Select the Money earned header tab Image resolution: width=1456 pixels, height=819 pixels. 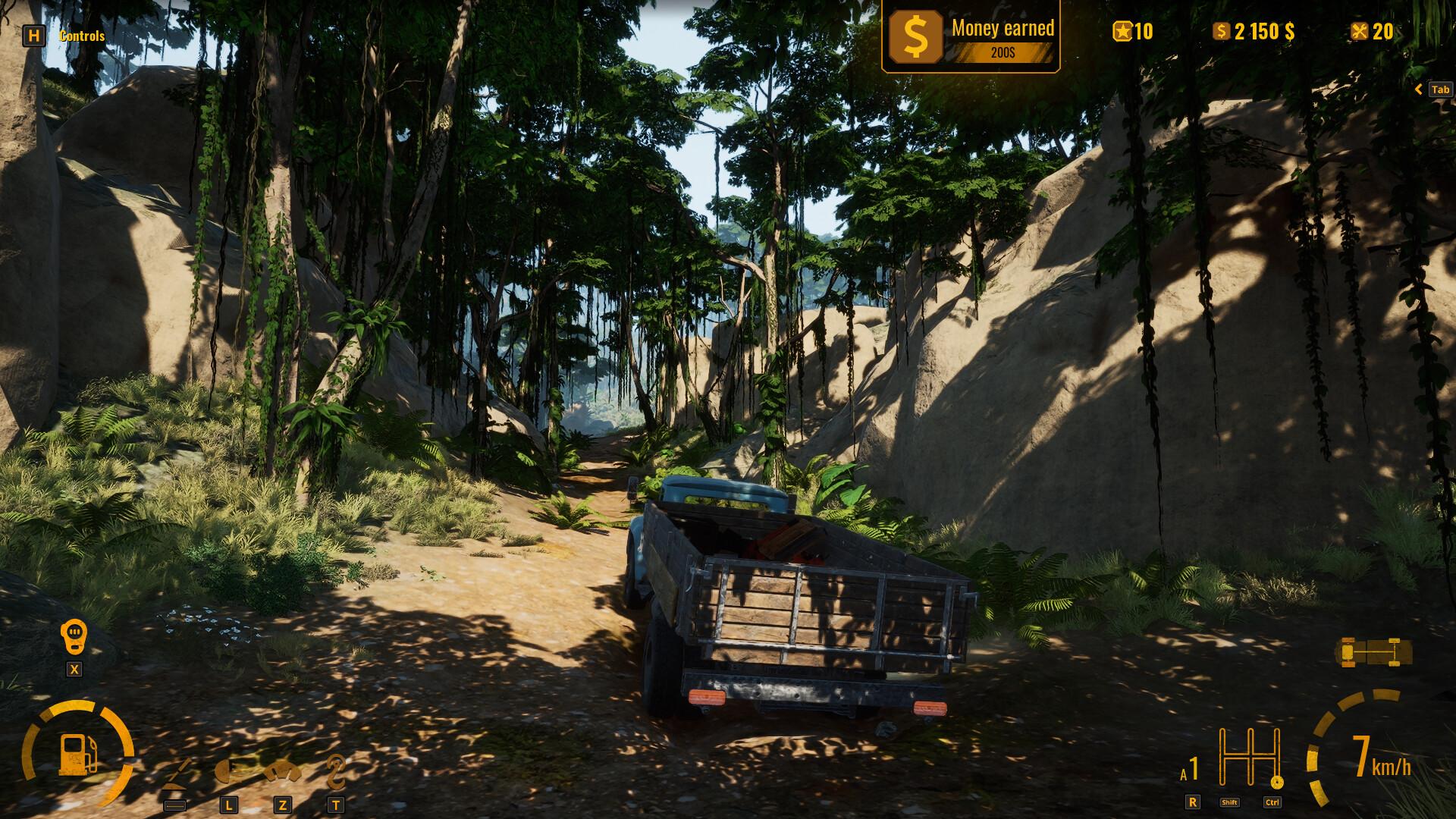[1003, 29]
